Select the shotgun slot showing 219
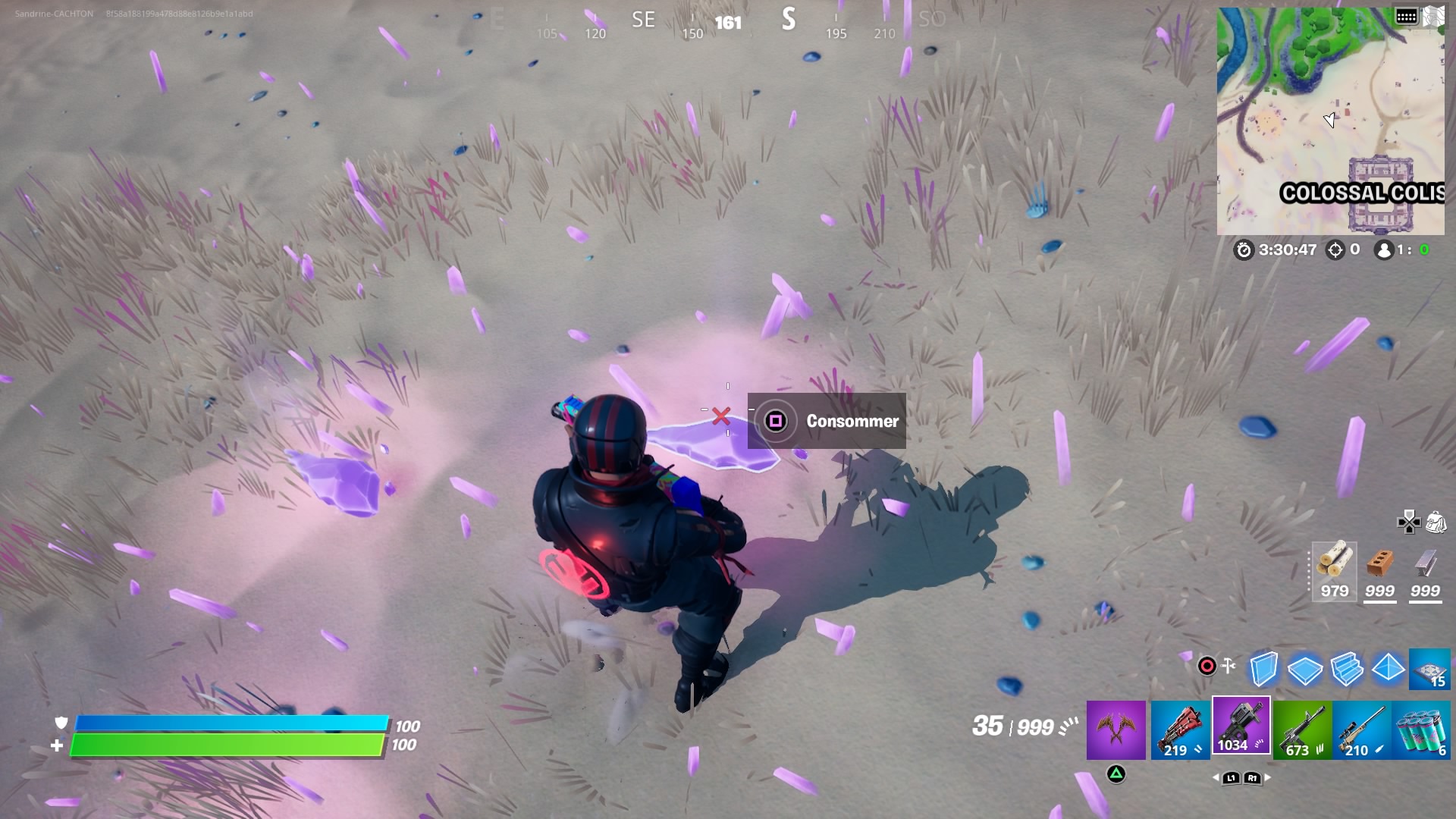Image resolution: width=1456 pixels, height=819 pixels. click(x=1178, y=726)
